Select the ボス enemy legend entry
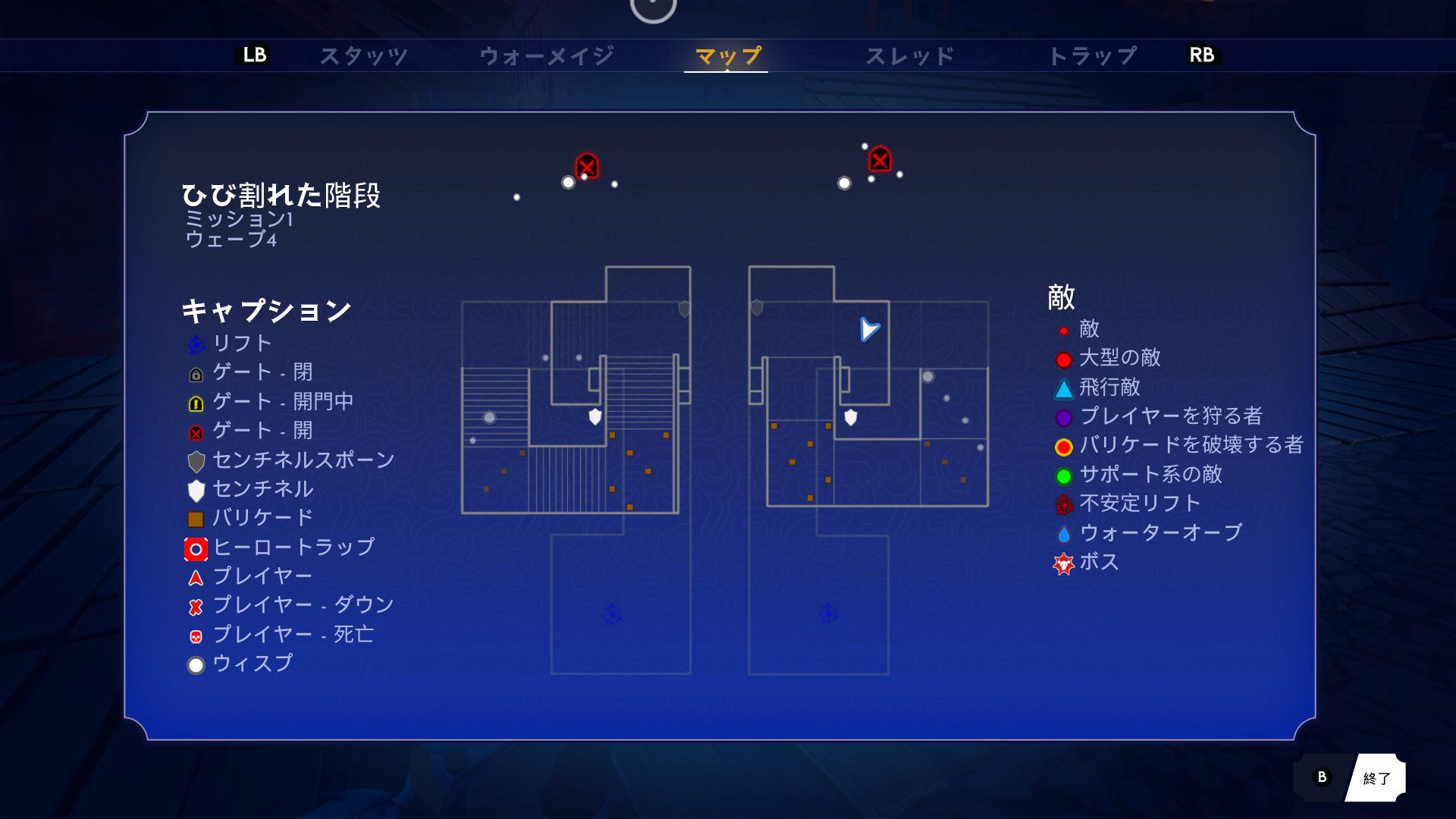The width and height of the screenshot is (1456, 819). (x=1099, y=562)
